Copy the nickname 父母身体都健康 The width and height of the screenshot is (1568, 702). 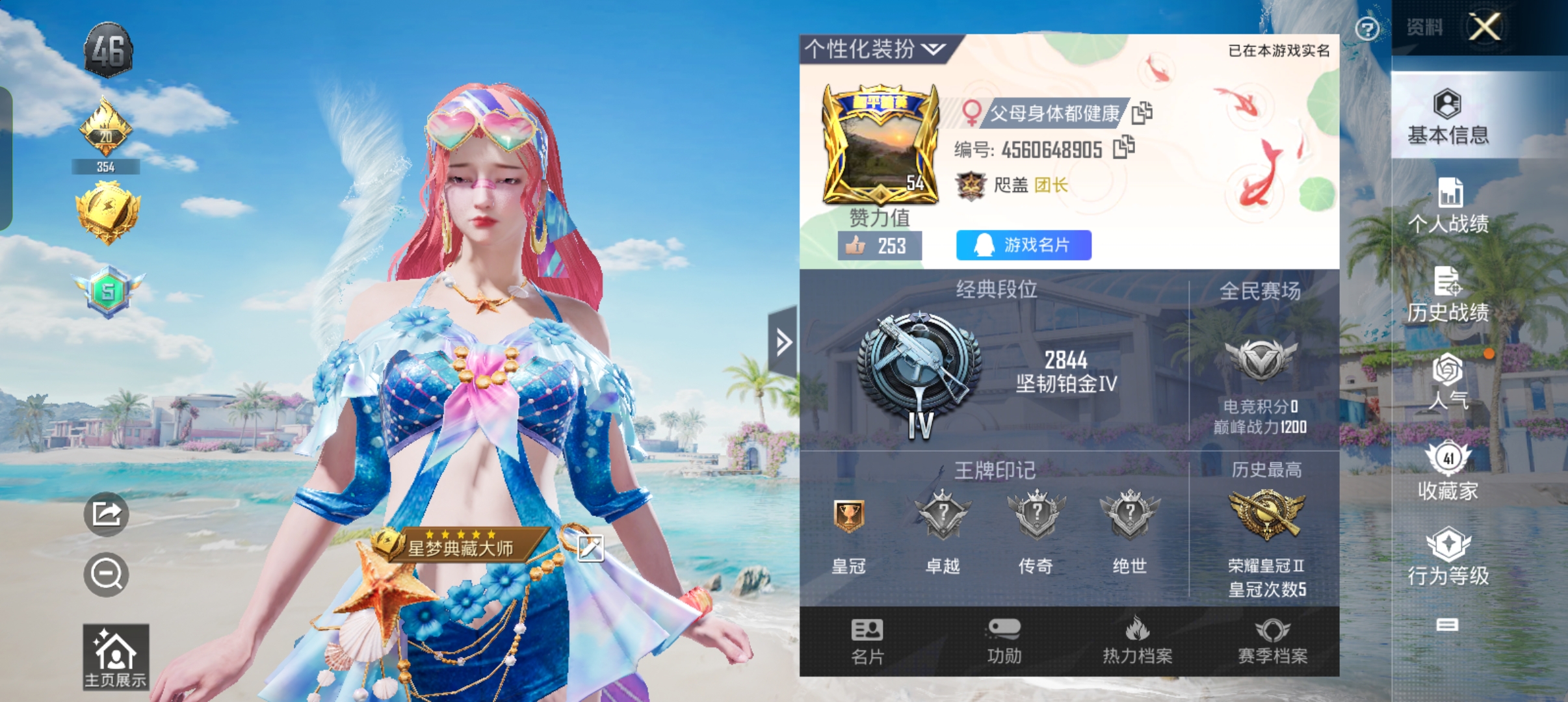pos(1143,113)
